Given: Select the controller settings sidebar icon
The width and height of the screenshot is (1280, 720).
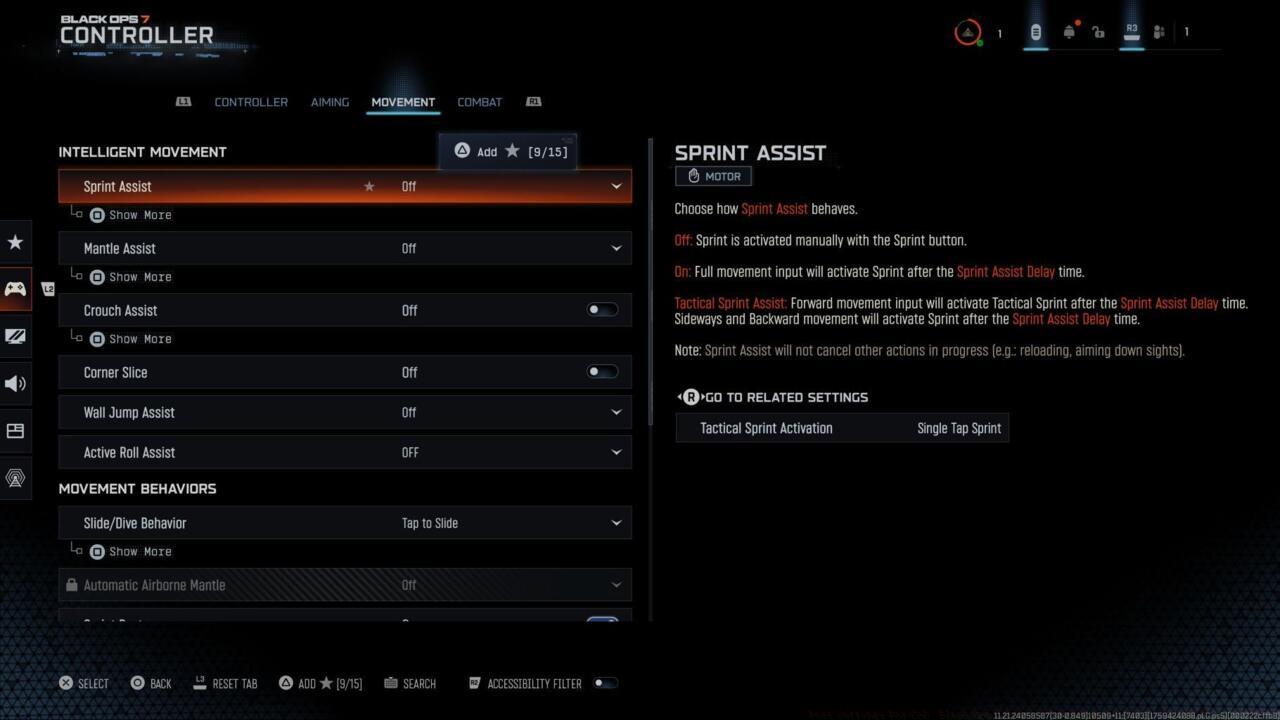Looking at the screenshot, I should pyautogui.click(x=16, y=289).
